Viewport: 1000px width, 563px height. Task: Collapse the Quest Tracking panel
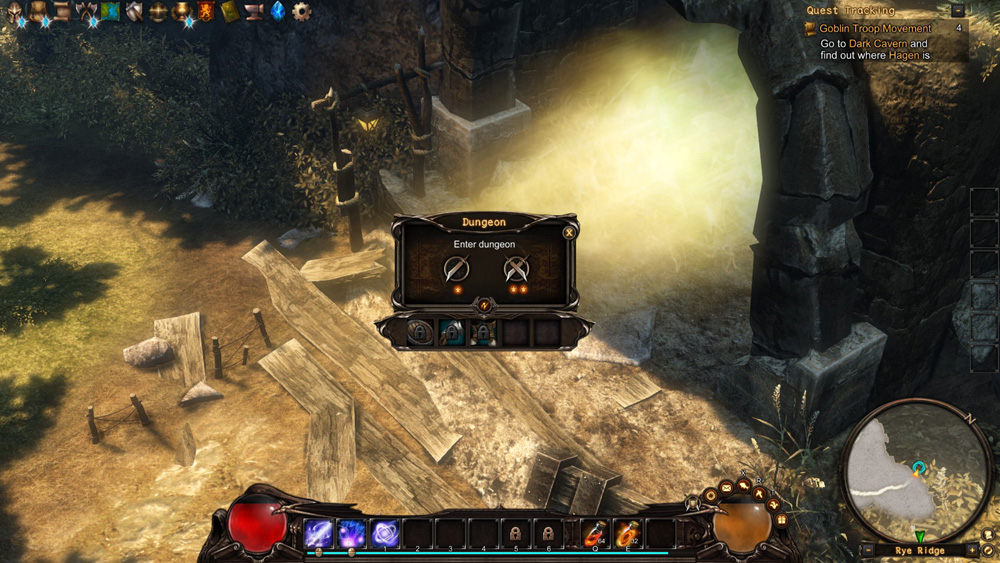pos(958,10)
